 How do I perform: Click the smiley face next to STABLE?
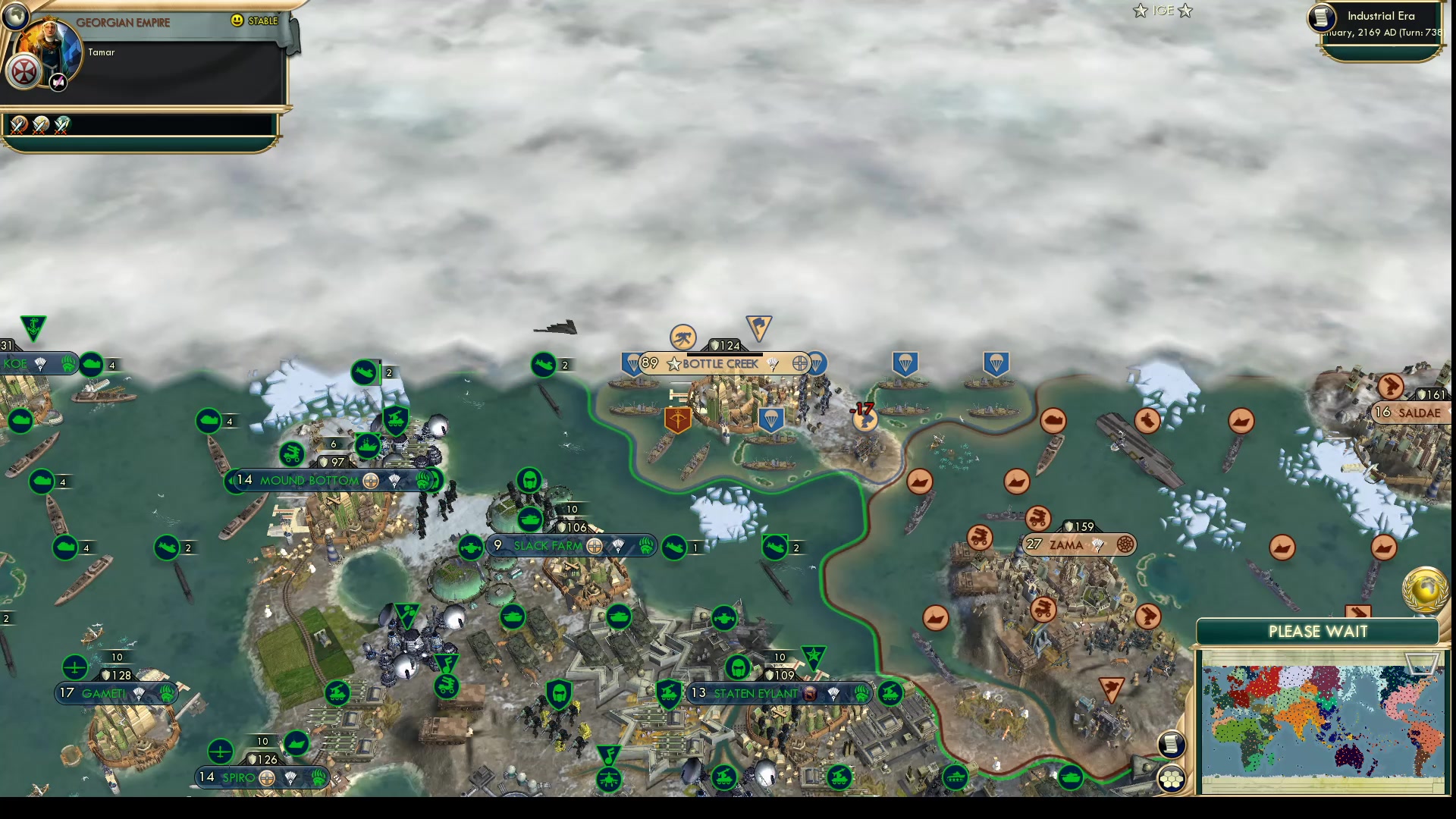(x=237, y=21)
